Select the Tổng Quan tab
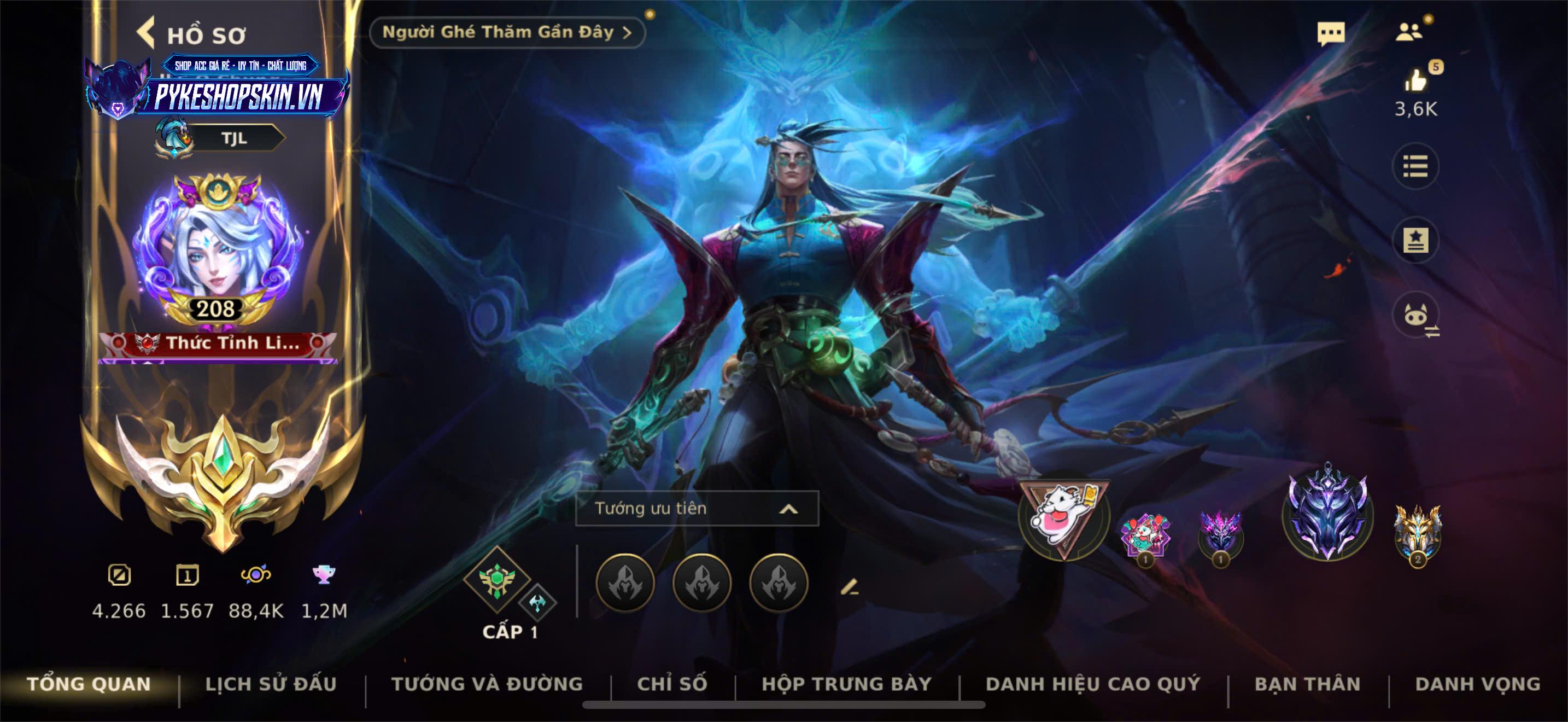The width and height of the screenshot is (1568, 722). coord(89,684)
